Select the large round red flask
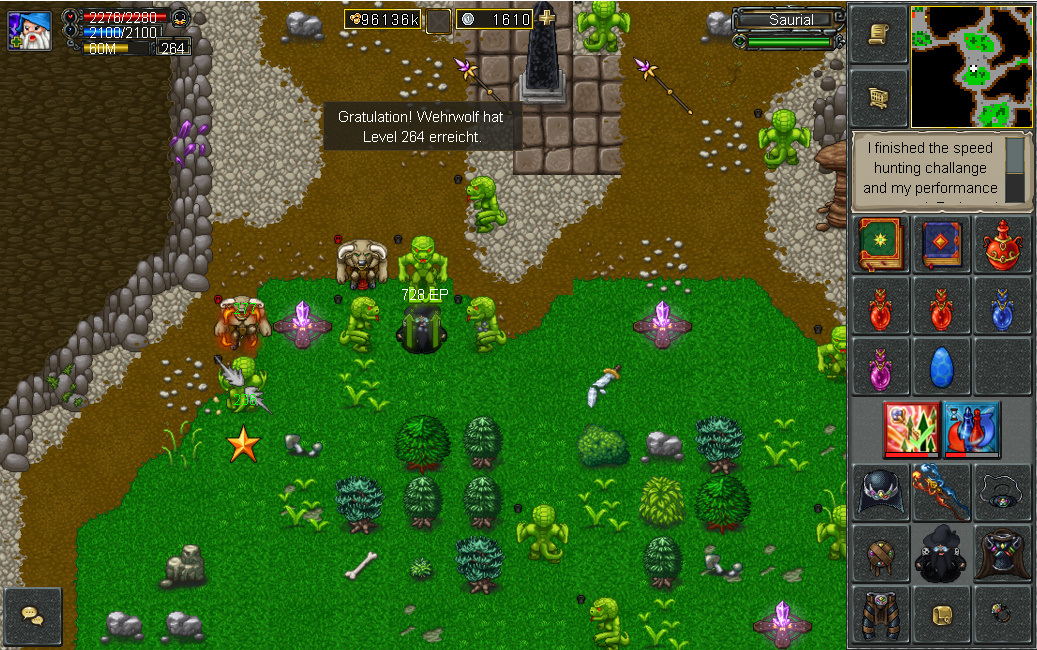1037x650 pixels. pyautogui.click(x=1002, y=245)
